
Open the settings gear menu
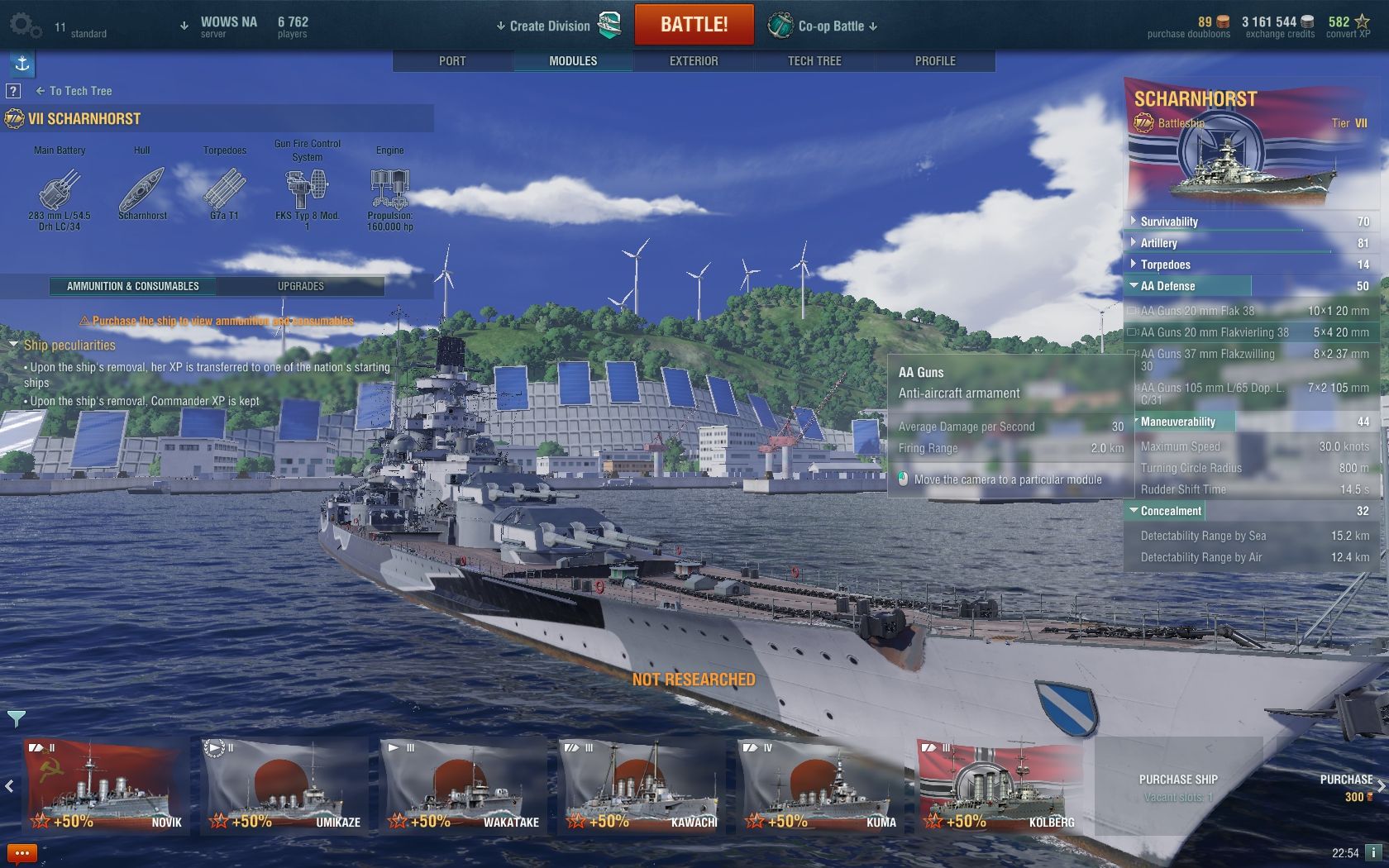[x=25, y=26]
